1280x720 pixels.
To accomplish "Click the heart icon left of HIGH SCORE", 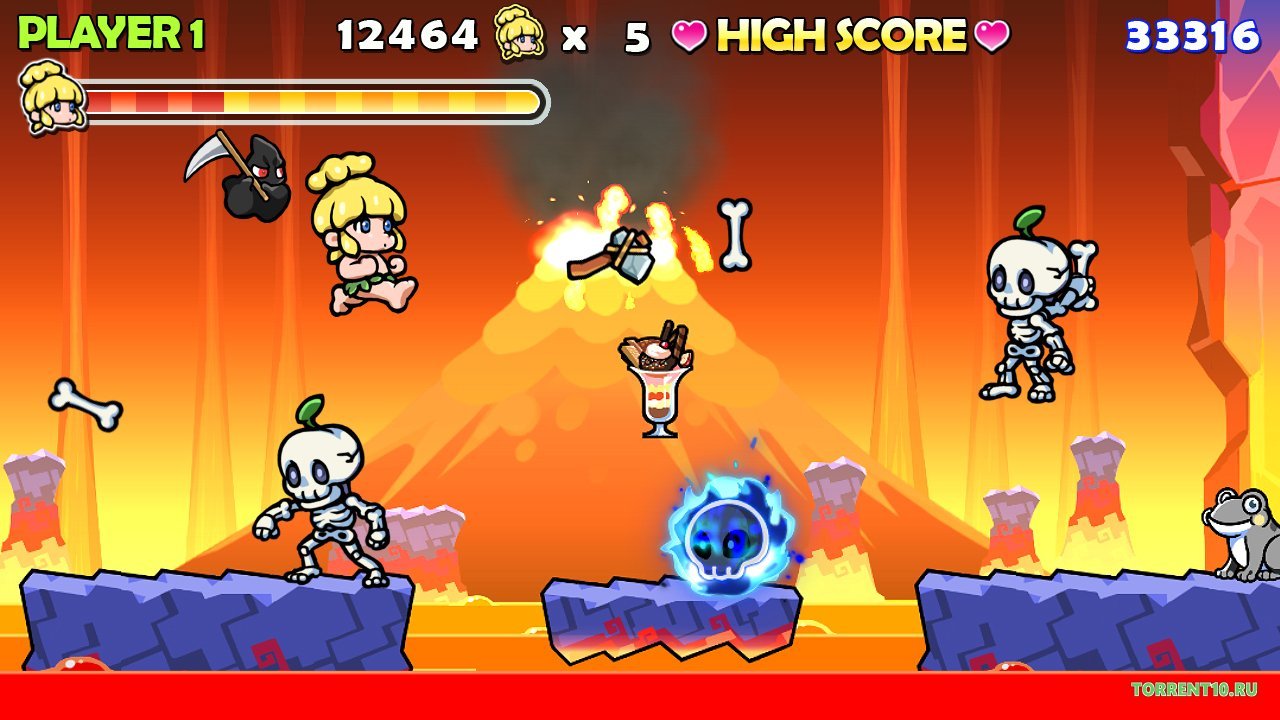I will pos(689,34).
